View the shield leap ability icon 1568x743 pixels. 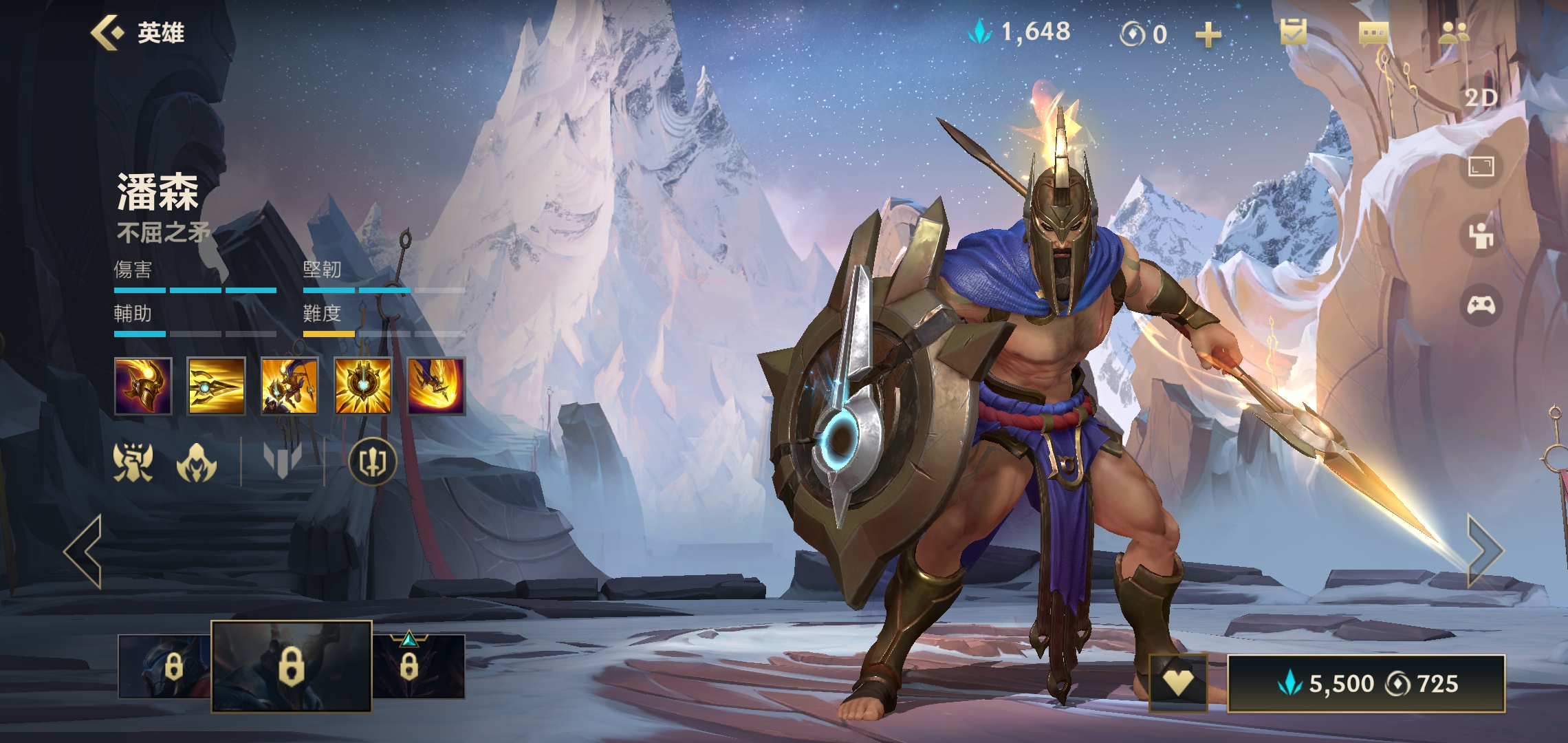point(290,386)
